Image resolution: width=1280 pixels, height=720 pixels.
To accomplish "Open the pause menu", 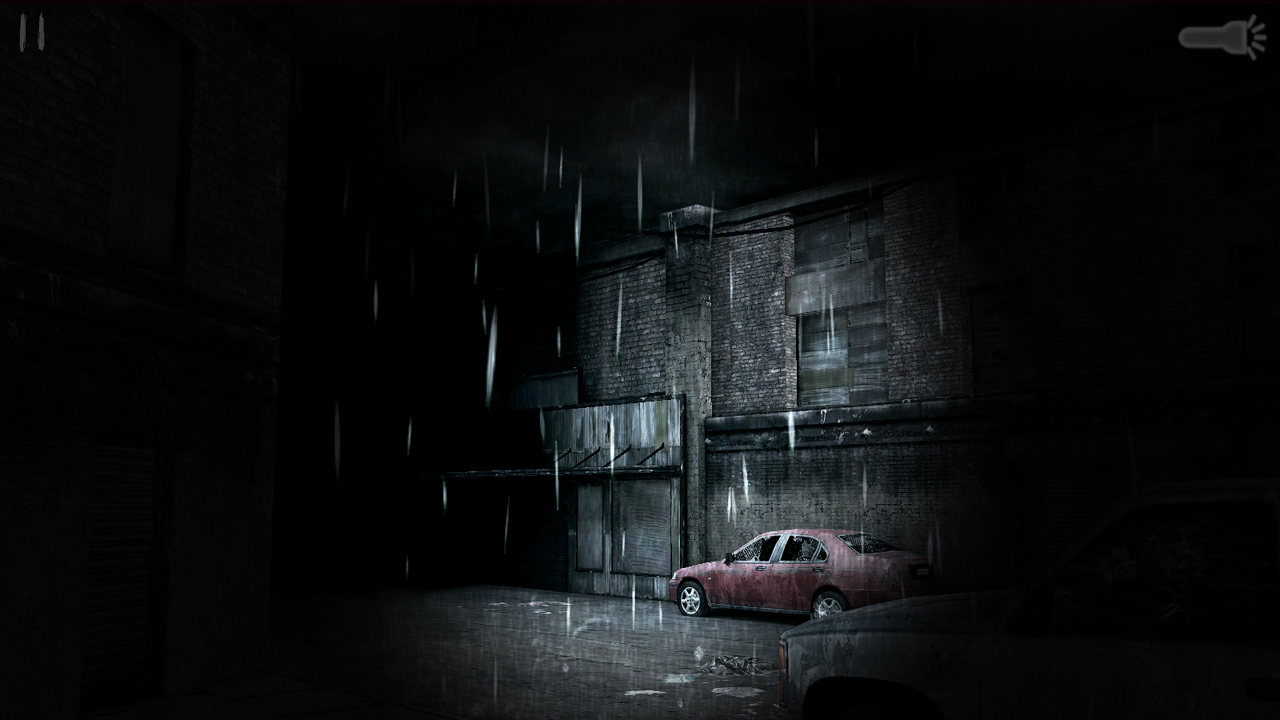I will 30,33.
